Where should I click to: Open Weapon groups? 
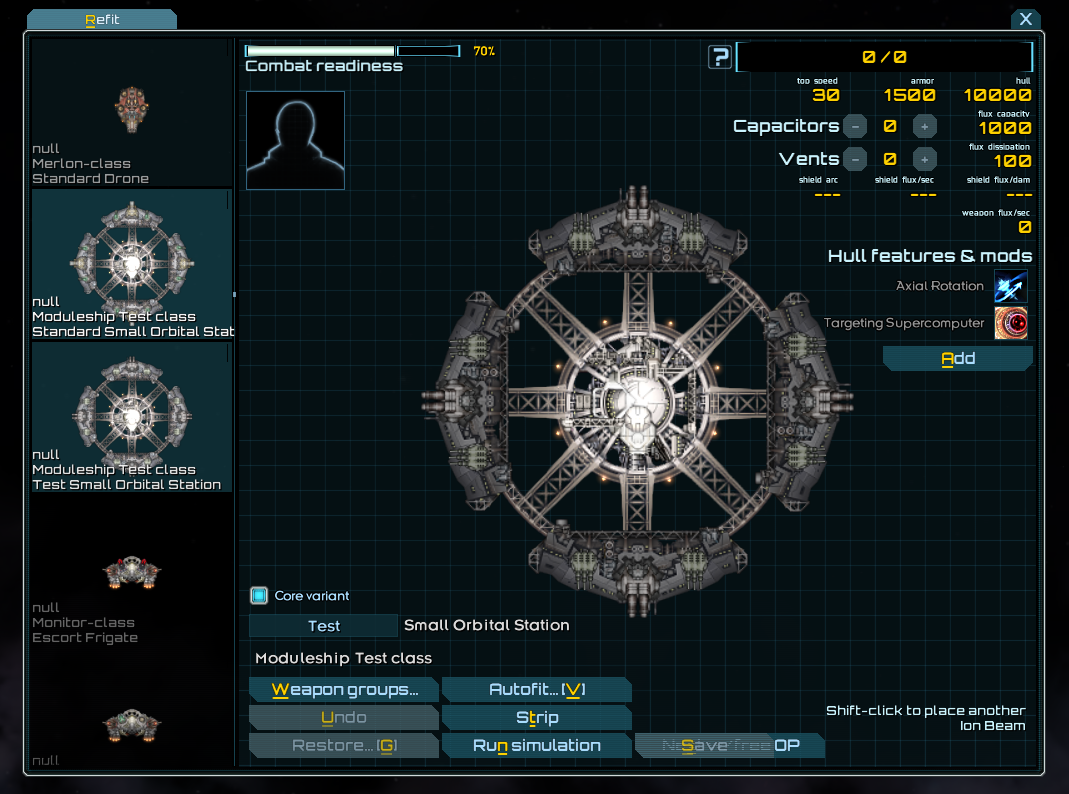pos(343,690)
